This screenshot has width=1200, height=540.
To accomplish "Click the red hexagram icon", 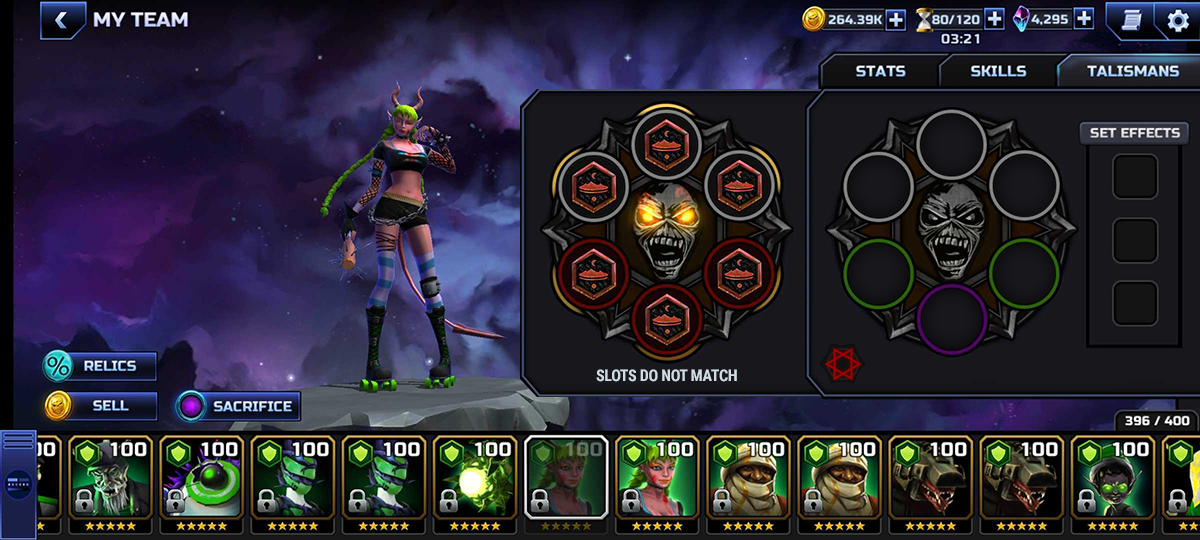I will (843, 364).
